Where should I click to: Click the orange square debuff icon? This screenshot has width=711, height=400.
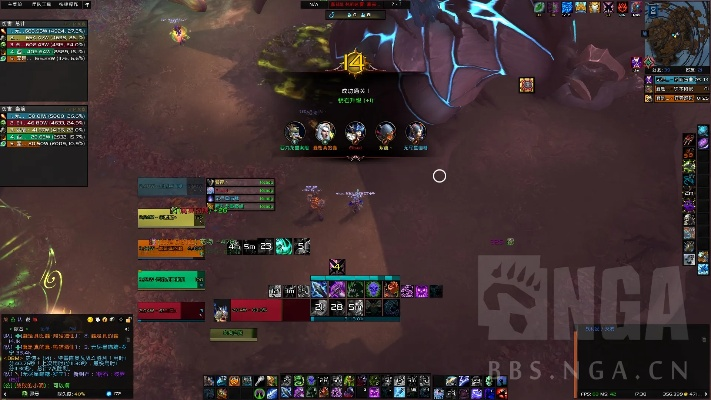coord(526,85)
